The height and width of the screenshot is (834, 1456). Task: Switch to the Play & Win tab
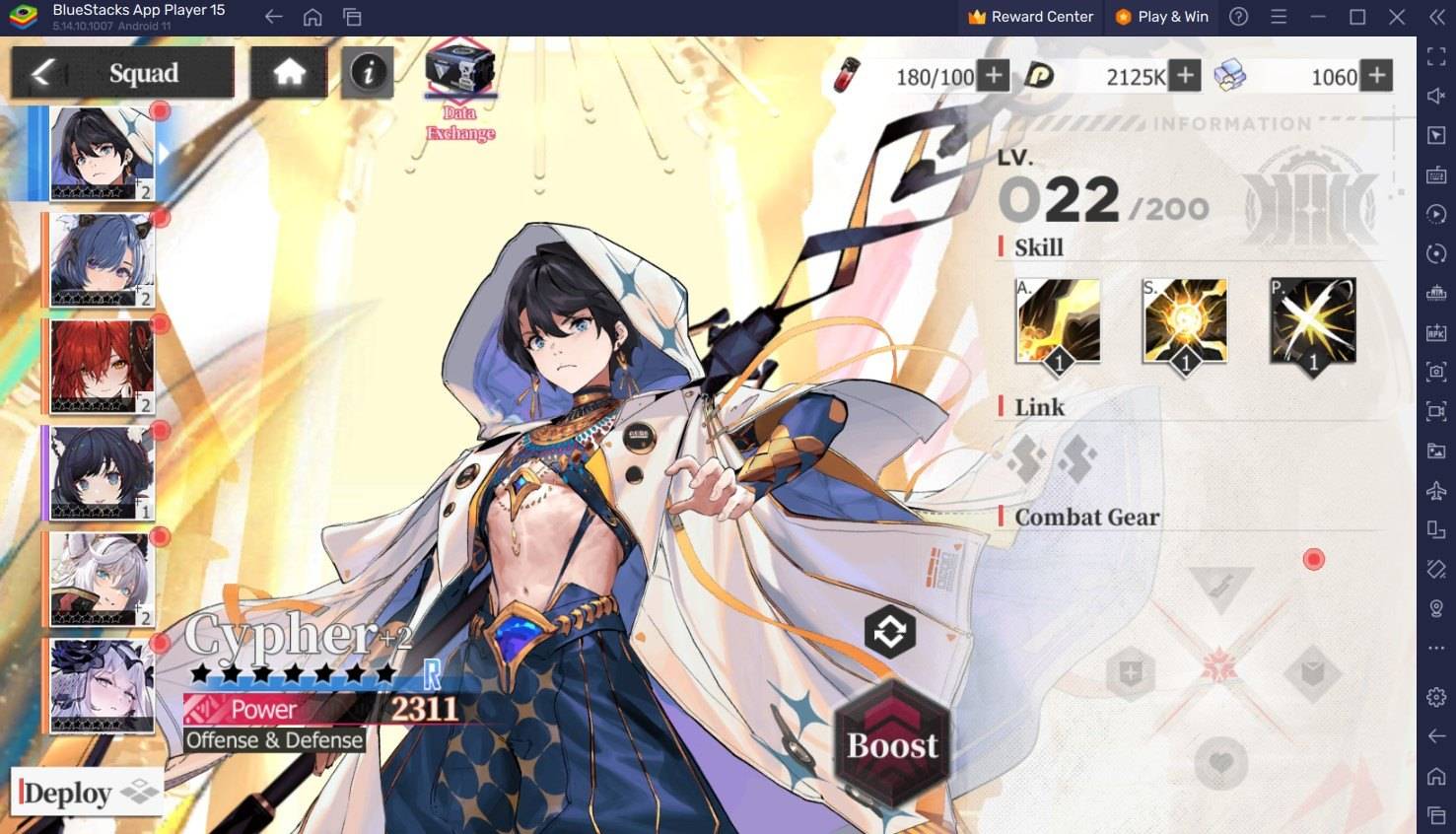[x=1161, y=16]
